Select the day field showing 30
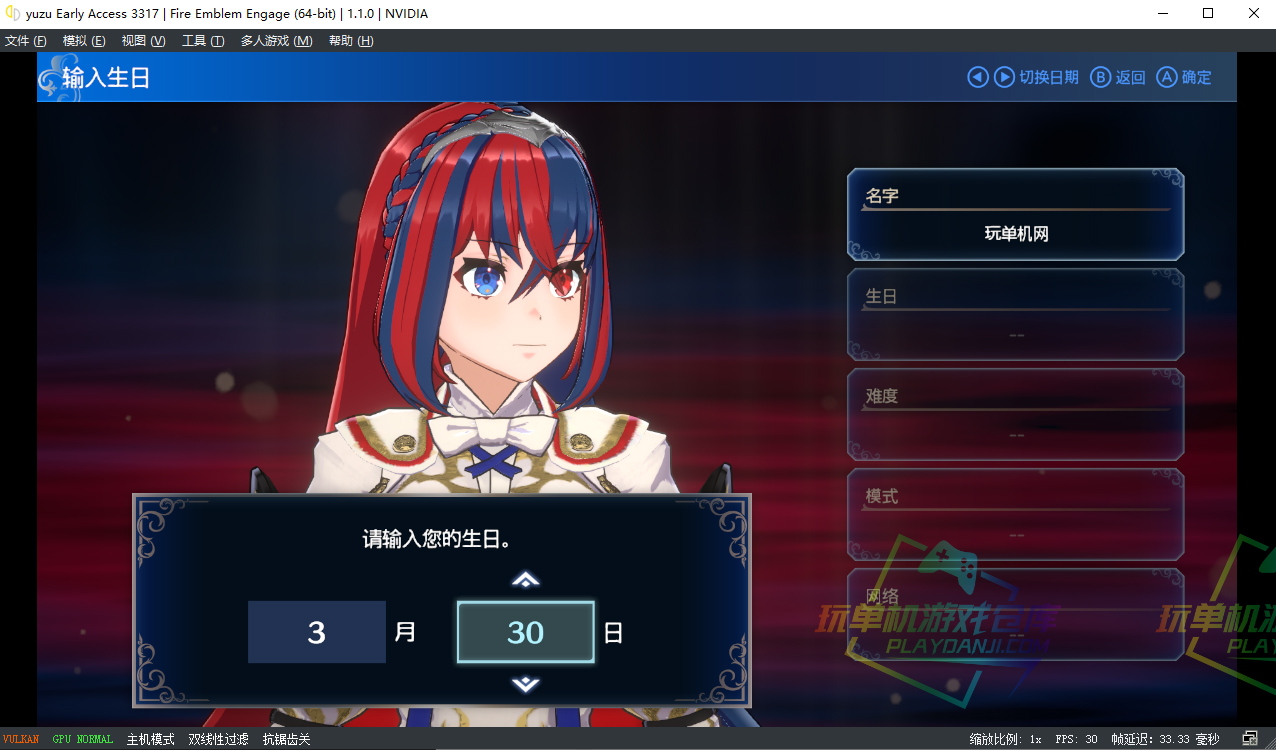This screenshot has width=1276, height=750. point(526,632)
